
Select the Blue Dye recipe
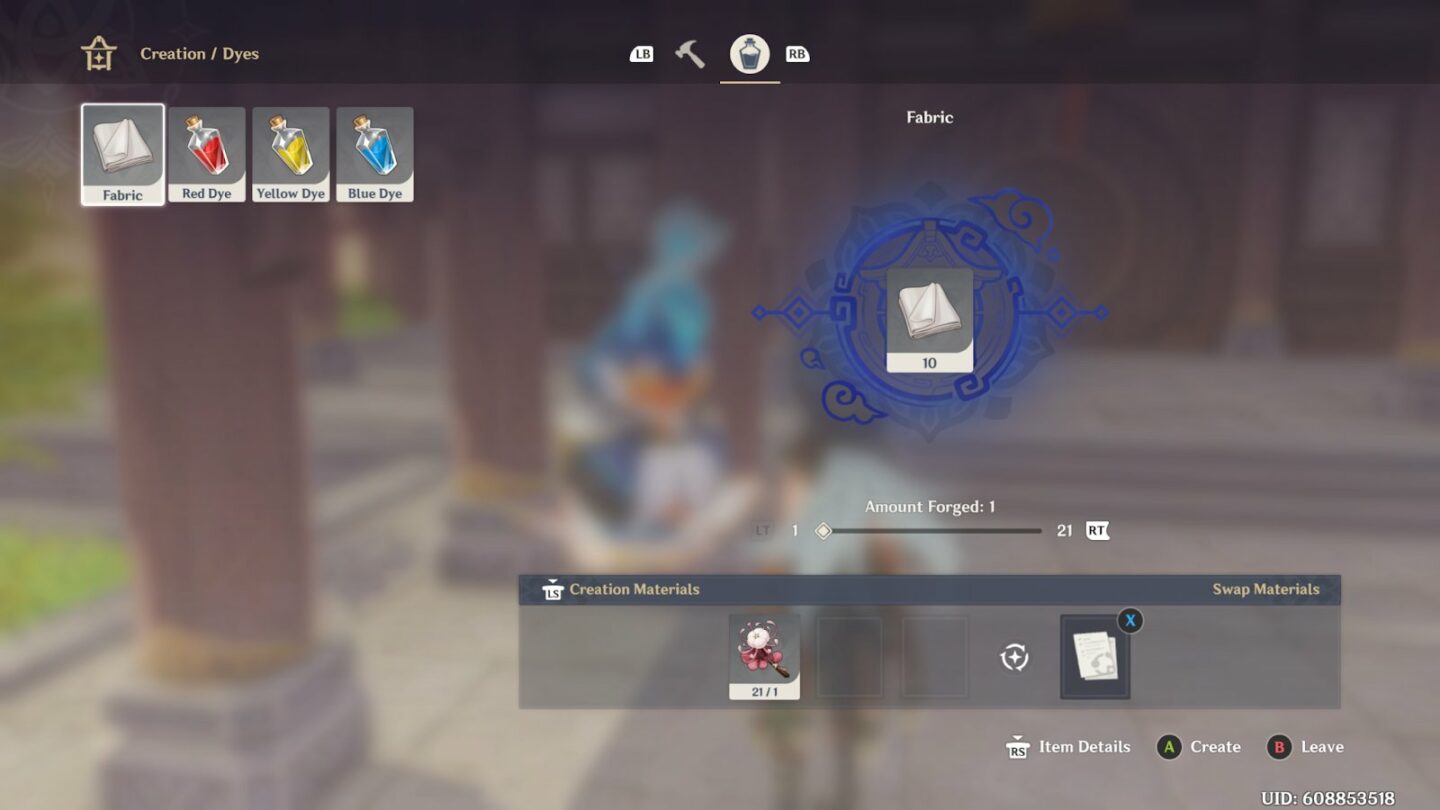pos(375,152)
